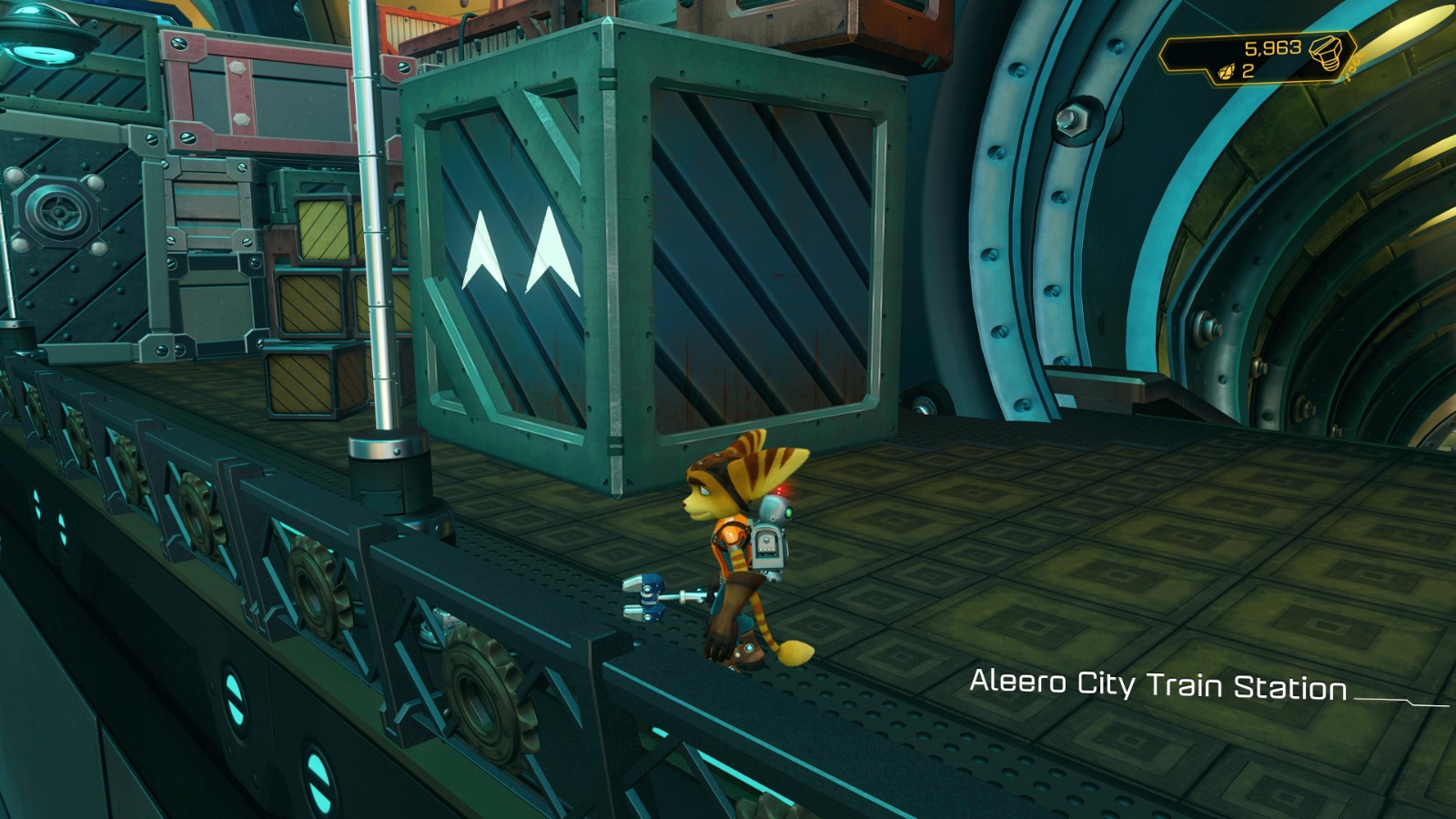The image size is (1456, 819).
Task: Select the raritanium crystal icon
Action: point(1226,72)
